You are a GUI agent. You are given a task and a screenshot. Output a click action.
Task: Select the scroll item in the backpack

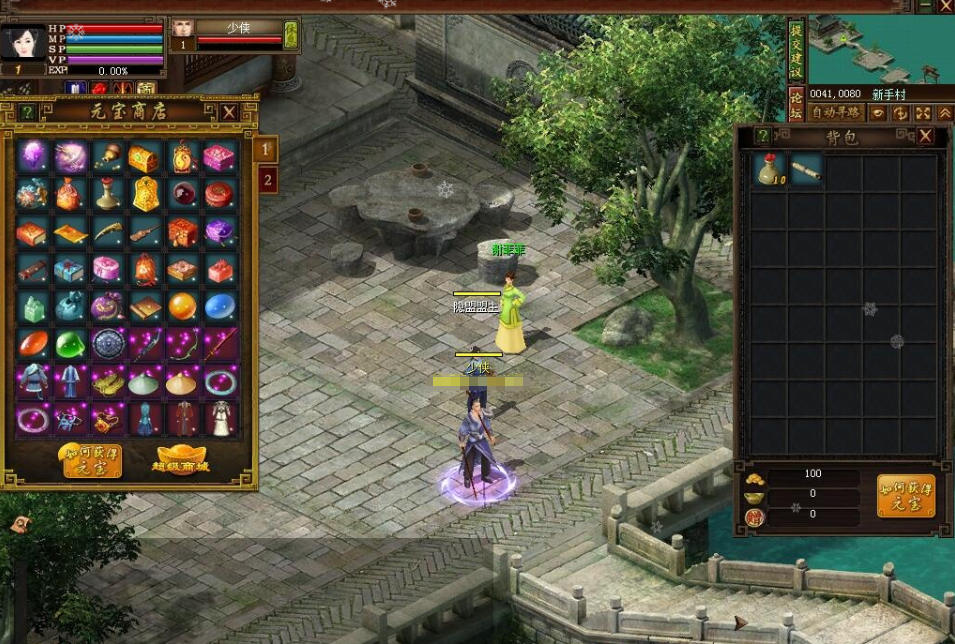click(805, 169)
